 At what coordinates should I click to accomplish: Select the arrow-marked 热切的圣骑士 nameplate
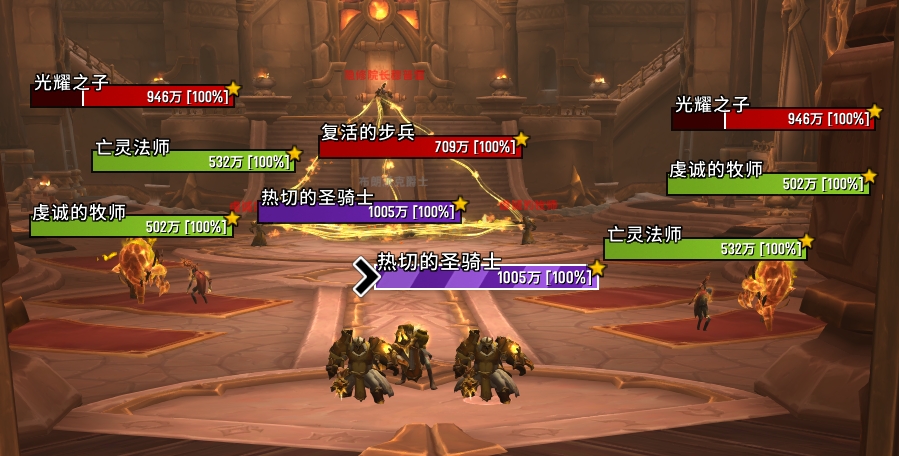click(486, 277)
